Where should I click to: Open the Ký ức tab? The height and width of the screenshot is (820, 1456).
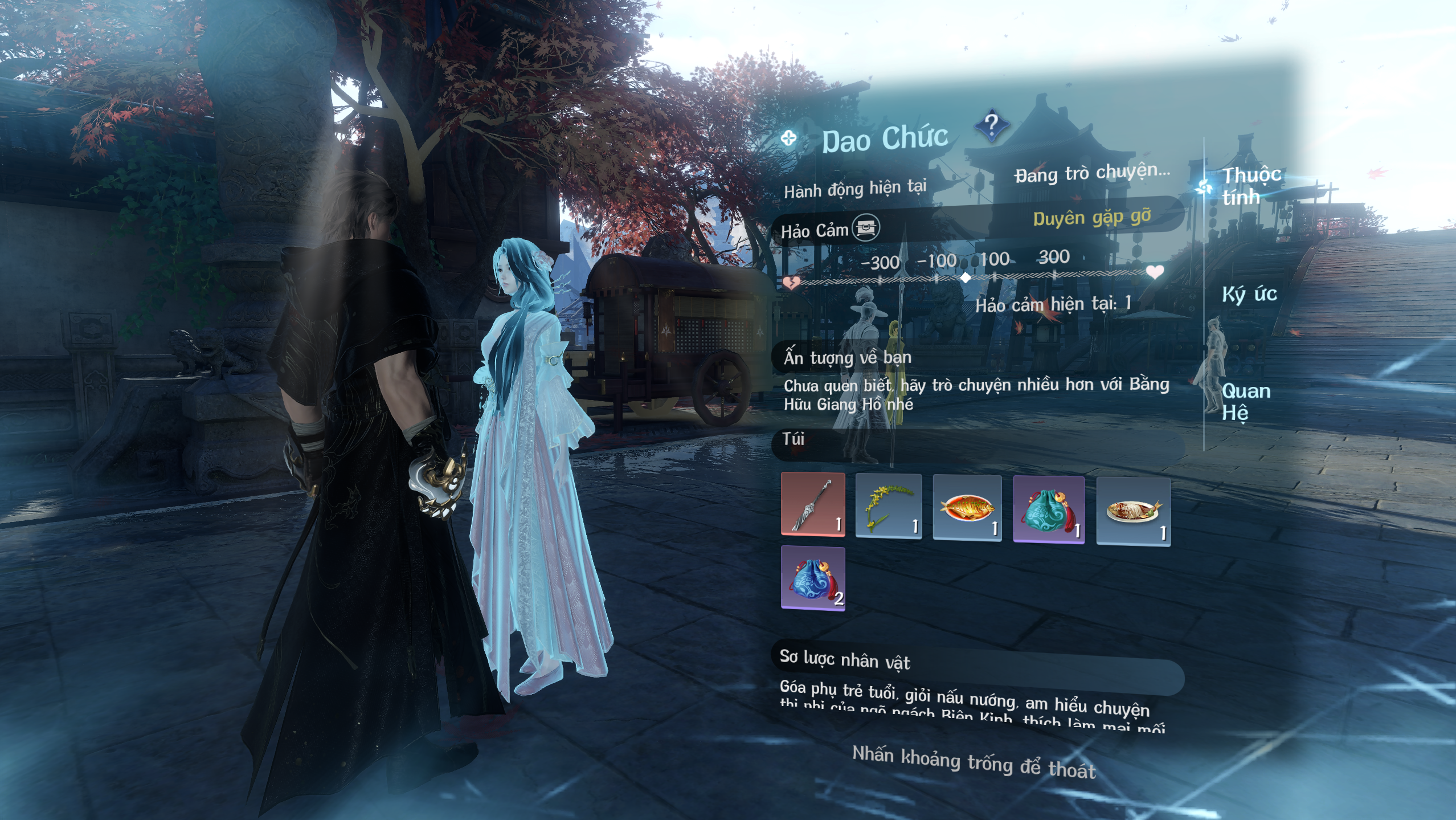1249,294
